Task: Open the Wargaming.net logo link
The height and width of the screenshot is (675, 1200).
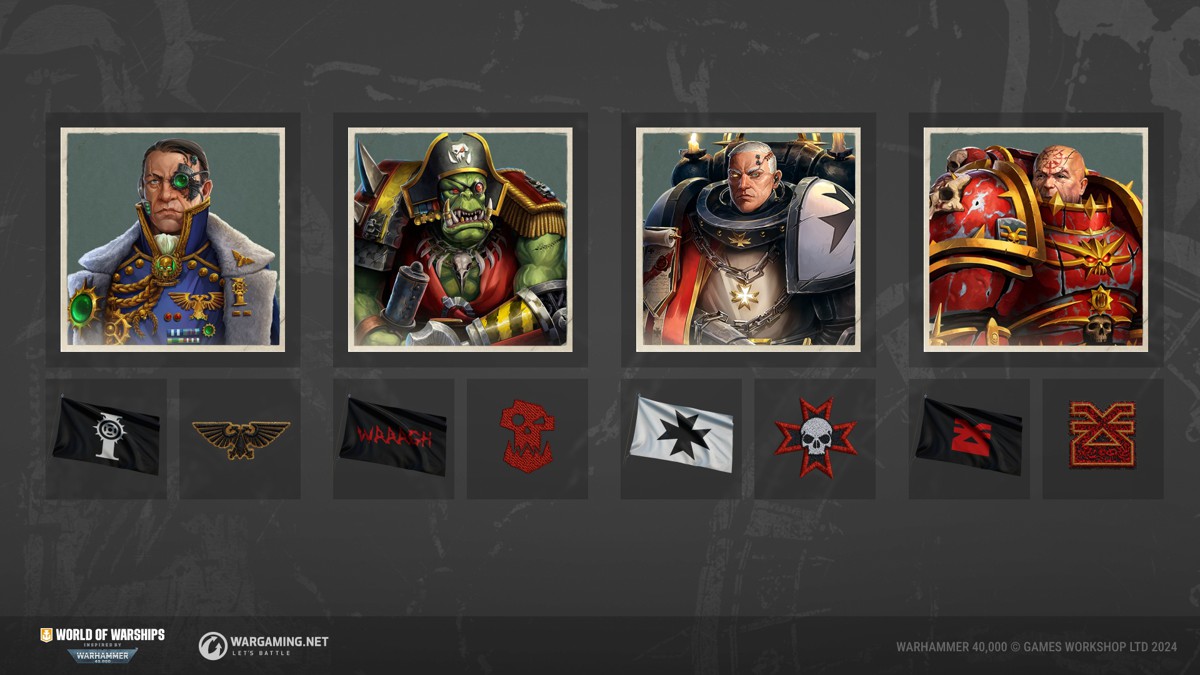Action: point(263,645)
